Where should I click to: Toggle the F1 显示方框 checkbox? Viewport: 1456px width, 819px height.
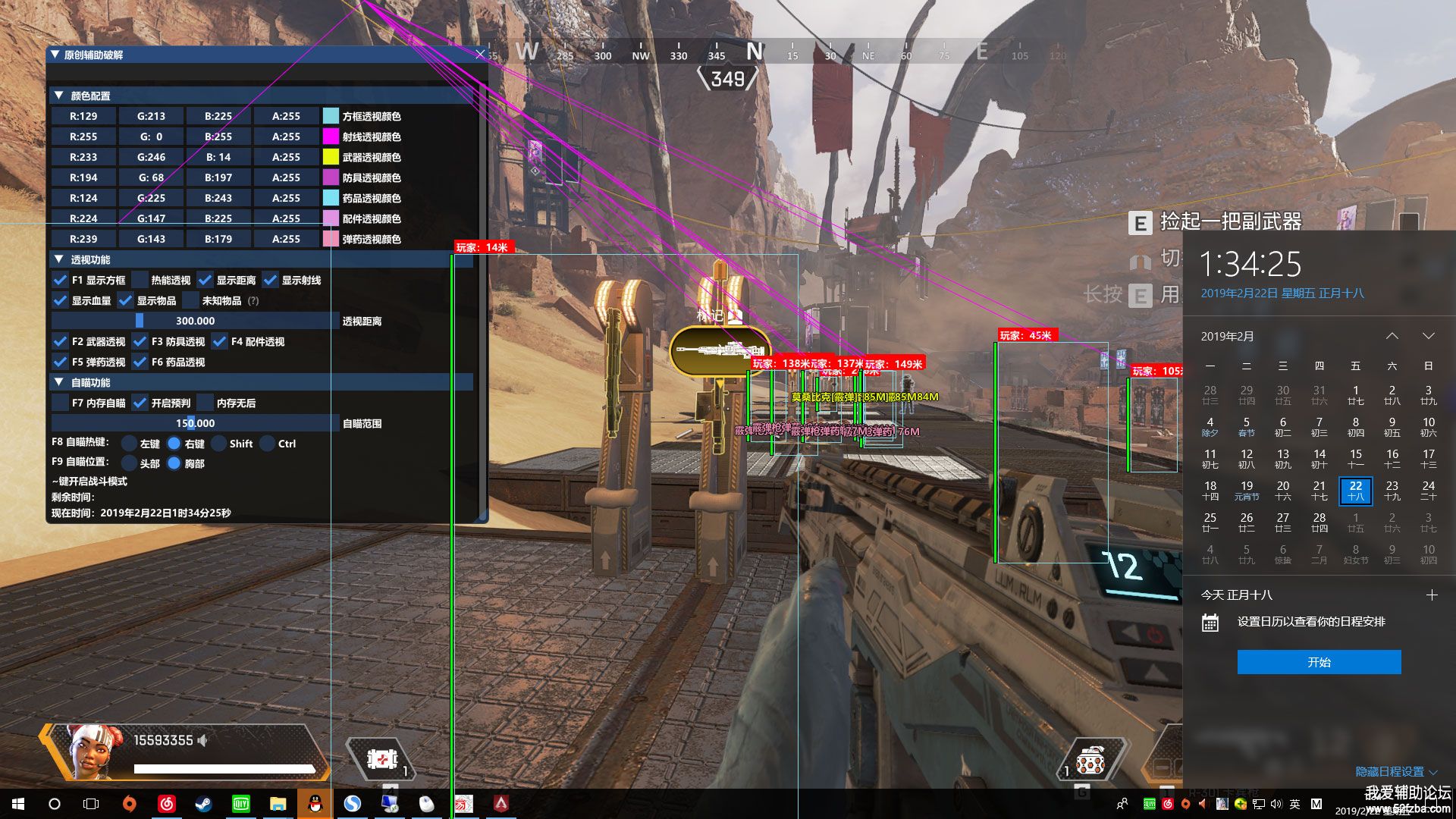[x=61, y=280]
